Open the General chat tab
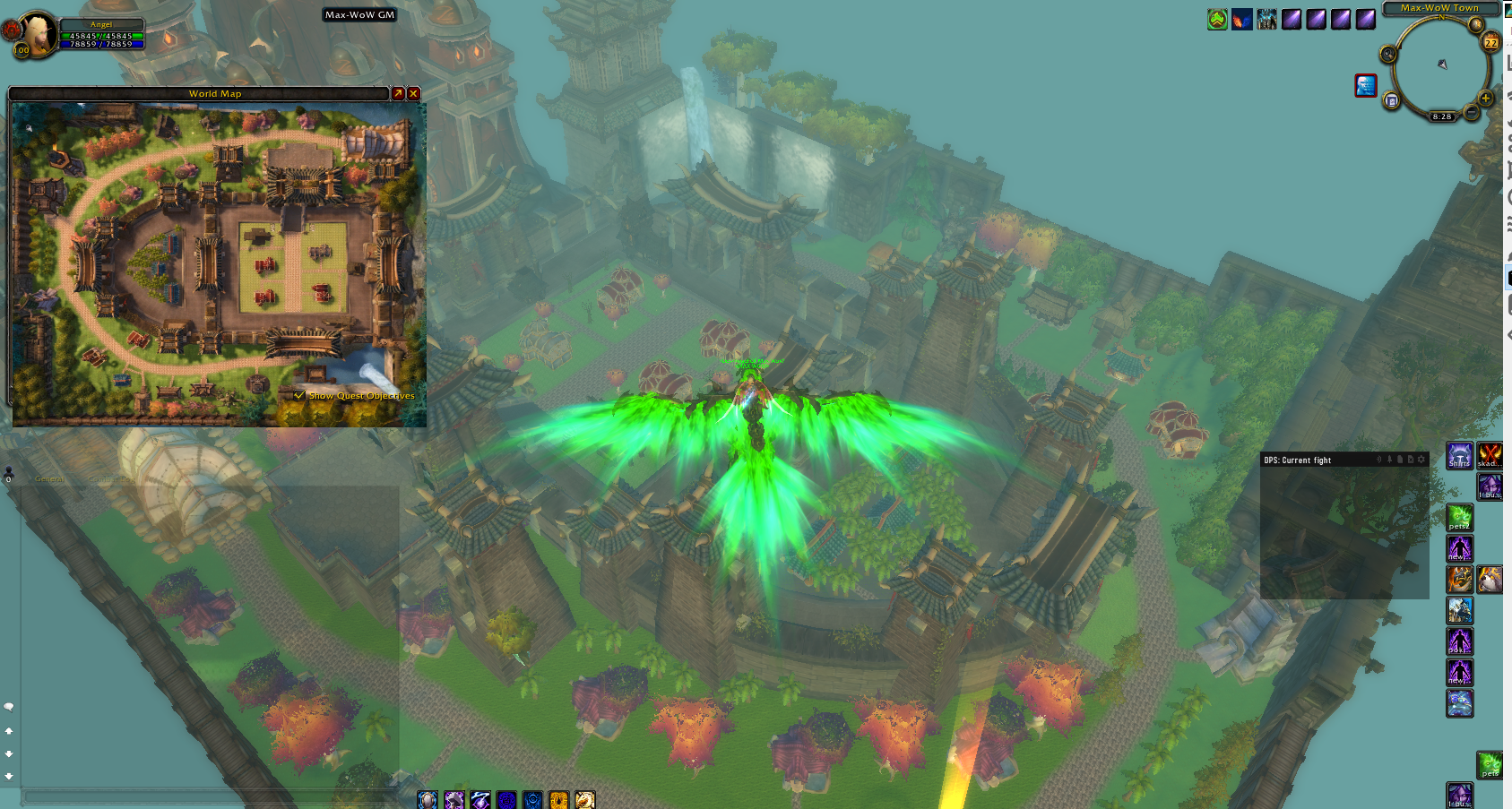 coord(49,478)
